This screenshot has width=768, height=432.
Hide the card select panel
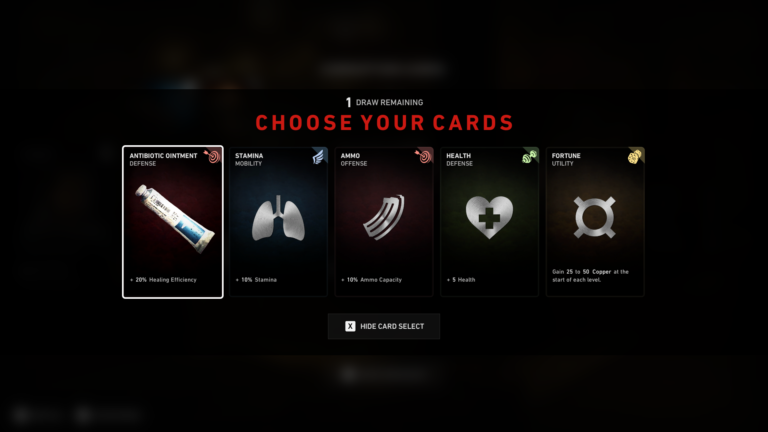coord(384,326)
